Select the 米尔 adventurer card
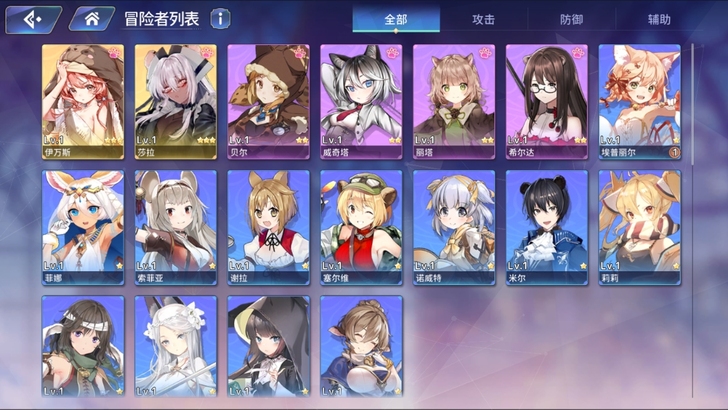Screen dimensions: 728x410 [546, 227]
